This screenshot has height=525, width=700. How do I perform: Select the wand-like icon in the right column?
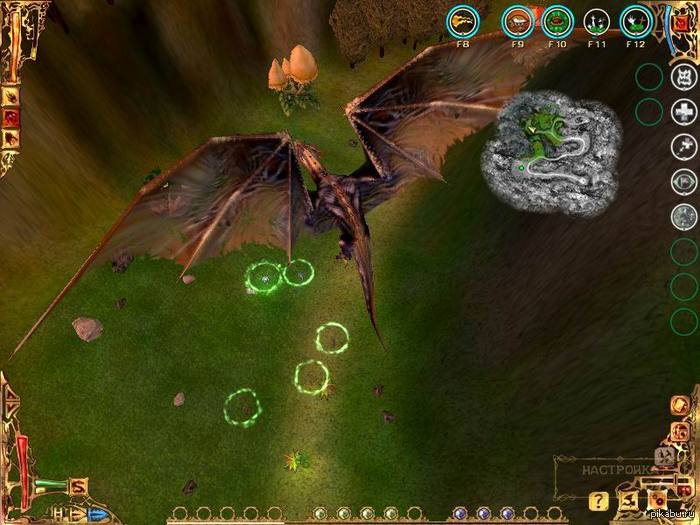pyautogui.click(x=684, y=145)
